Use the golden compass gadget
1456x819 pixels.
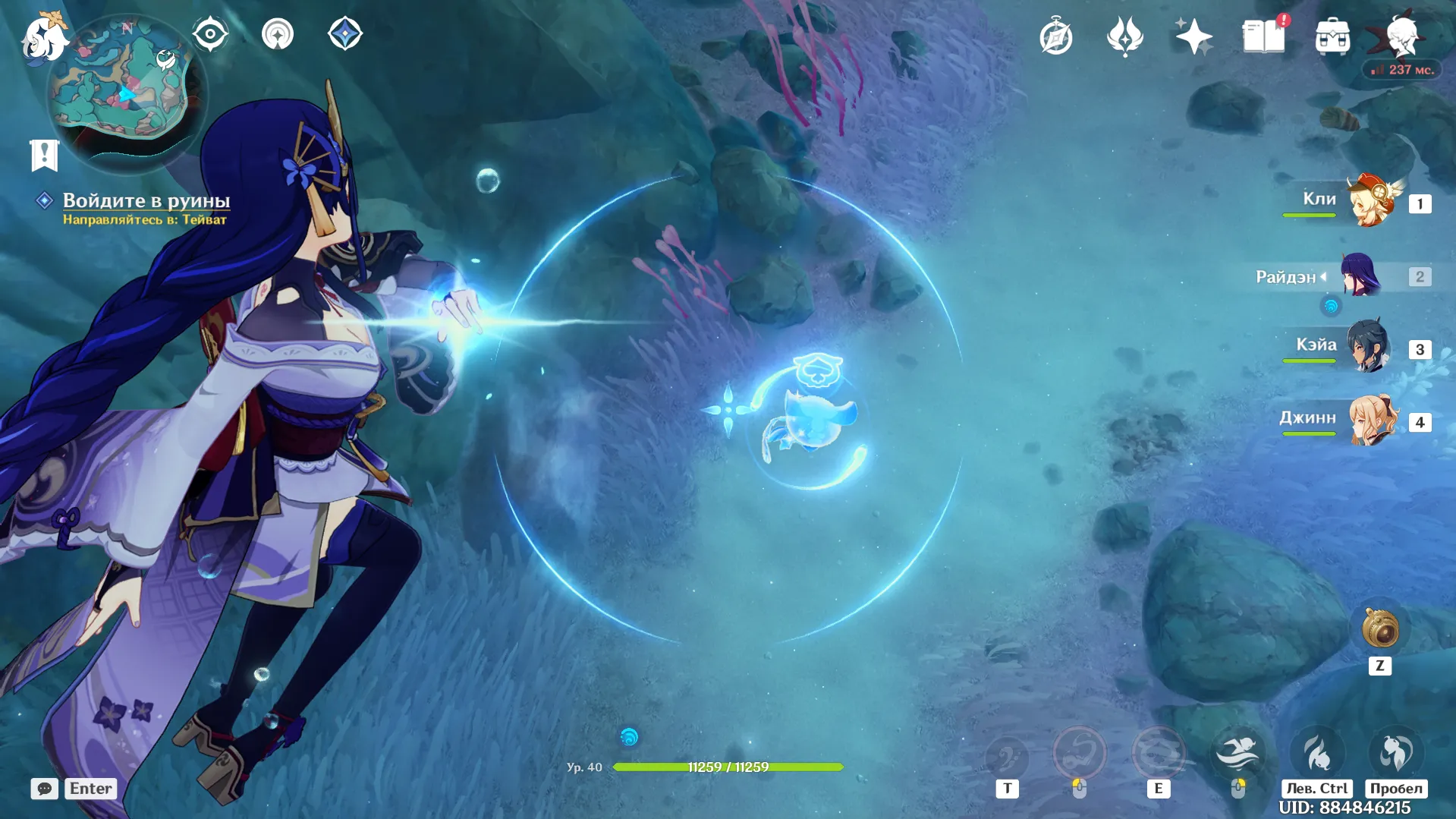pos(1380,629)
